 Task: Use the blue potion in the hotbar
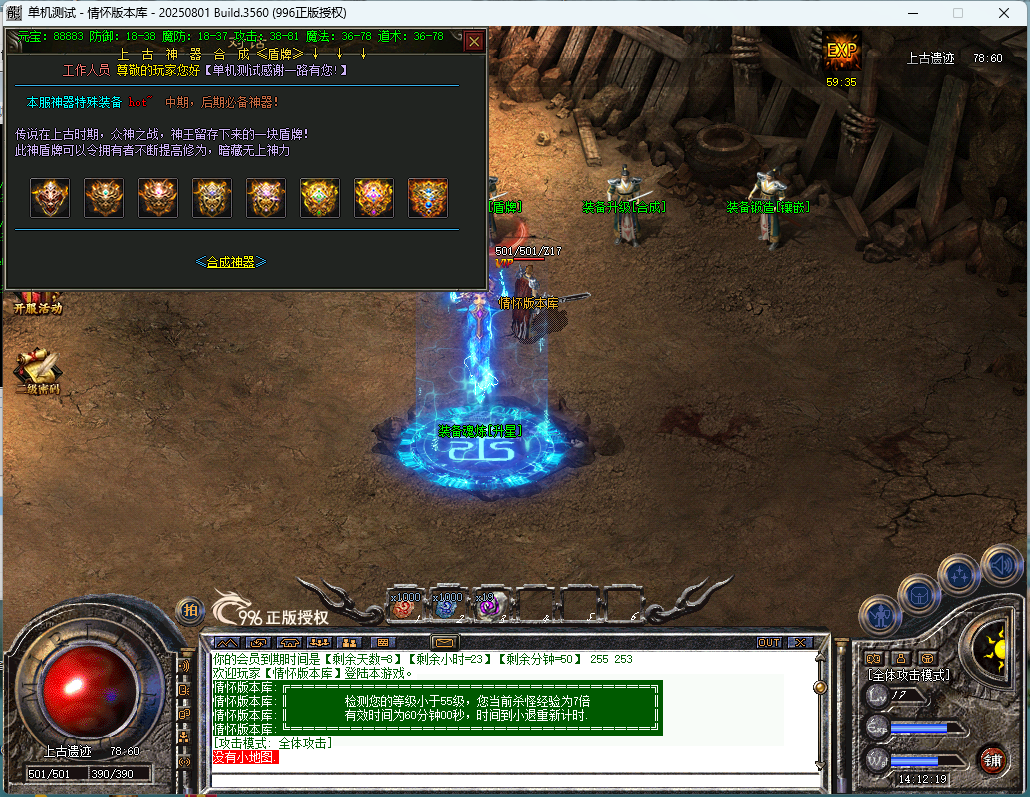(447, 603)
